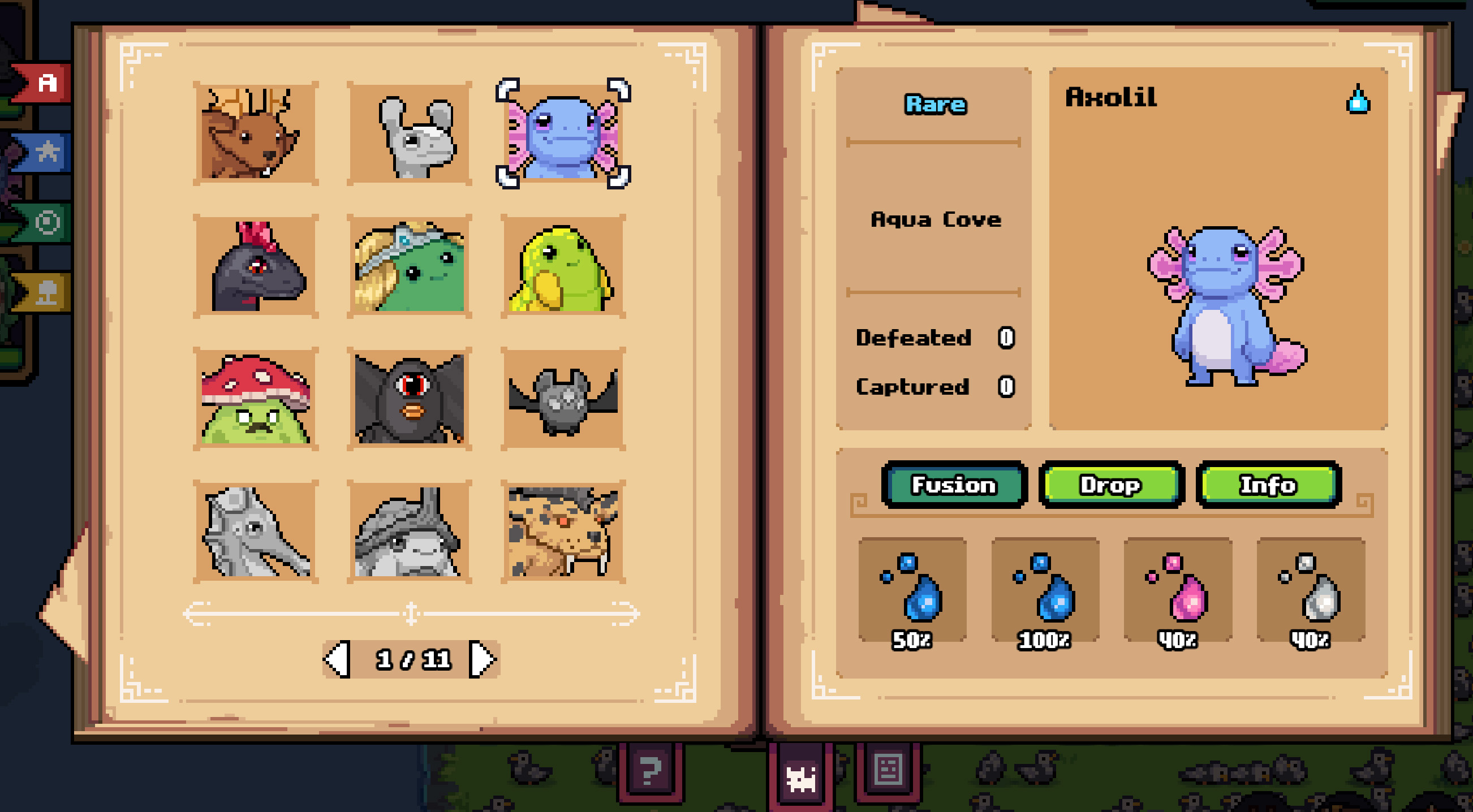
Task: Choose the blue Axolil portrait
Action: [x=563, y=133]
